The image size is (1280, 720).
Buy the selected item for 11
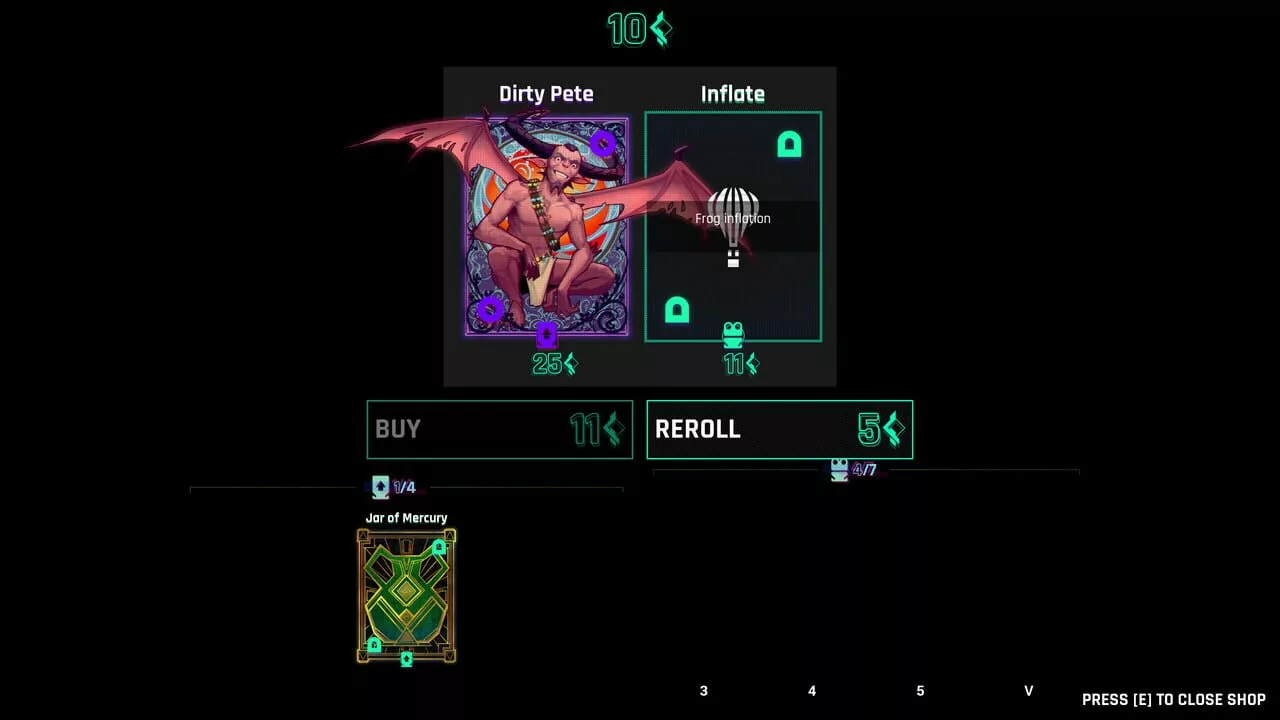click(x=499, y=430)
